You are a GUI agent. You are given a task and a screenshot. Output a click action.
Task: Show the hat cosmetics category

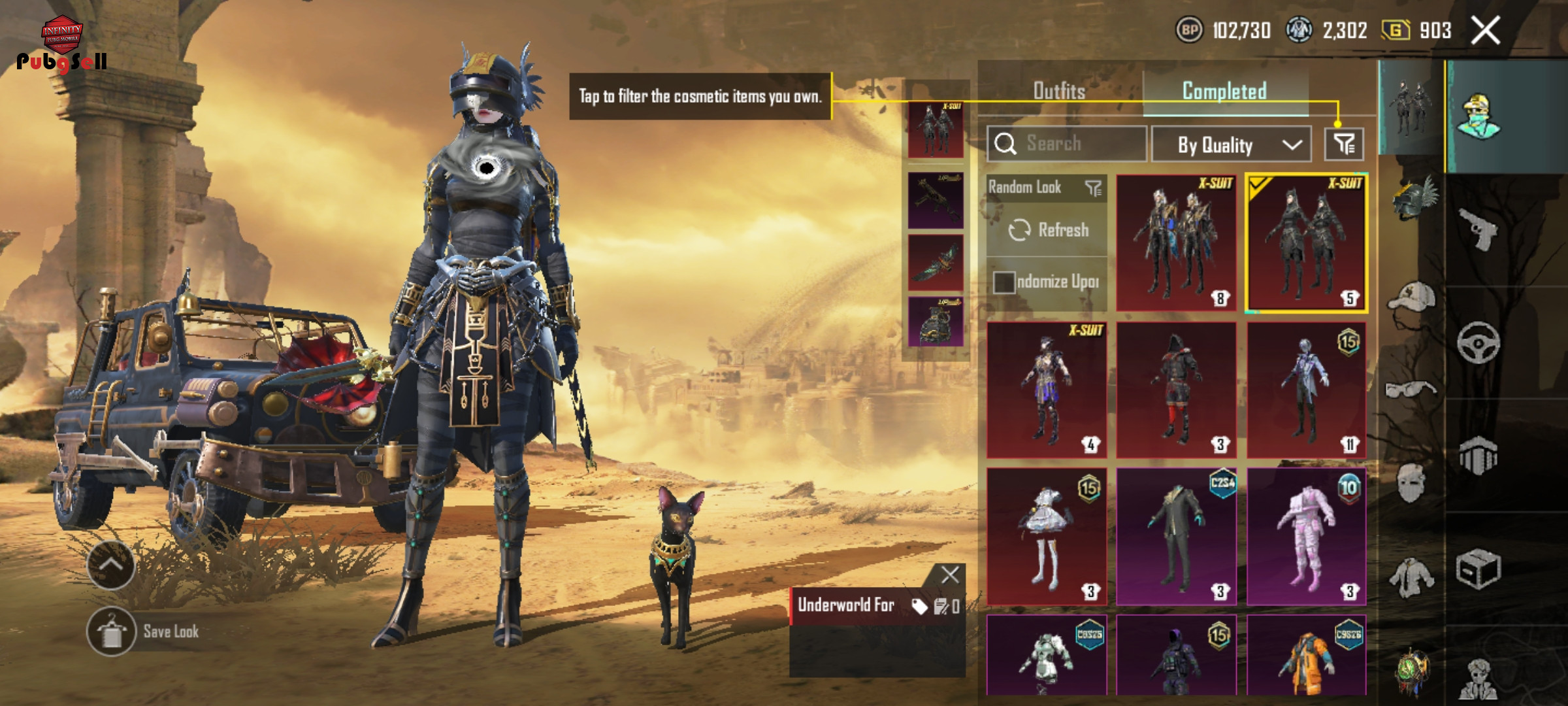coord(1411,299)
